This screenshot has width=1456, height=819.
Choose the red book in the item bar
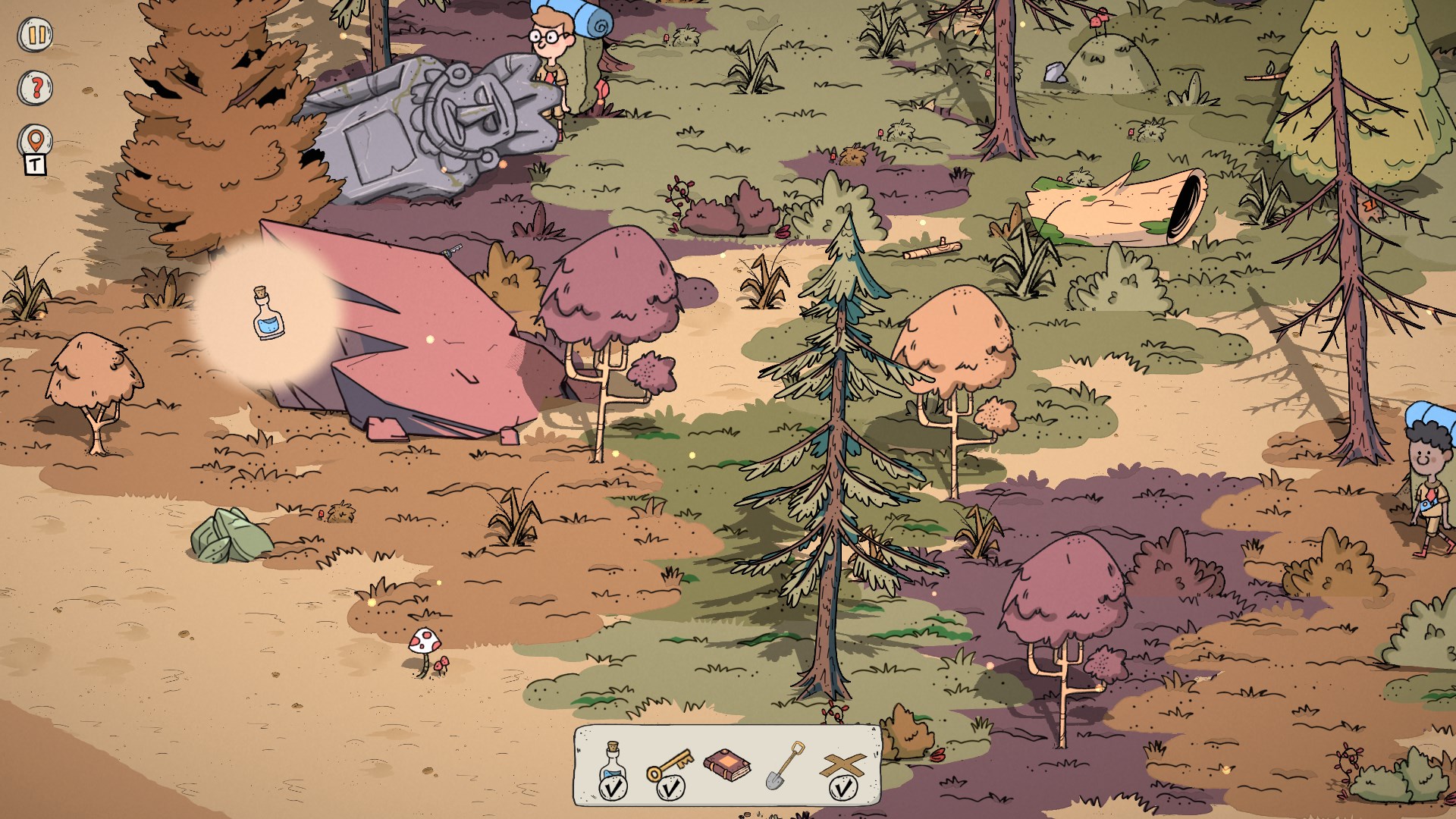[727, 764]
